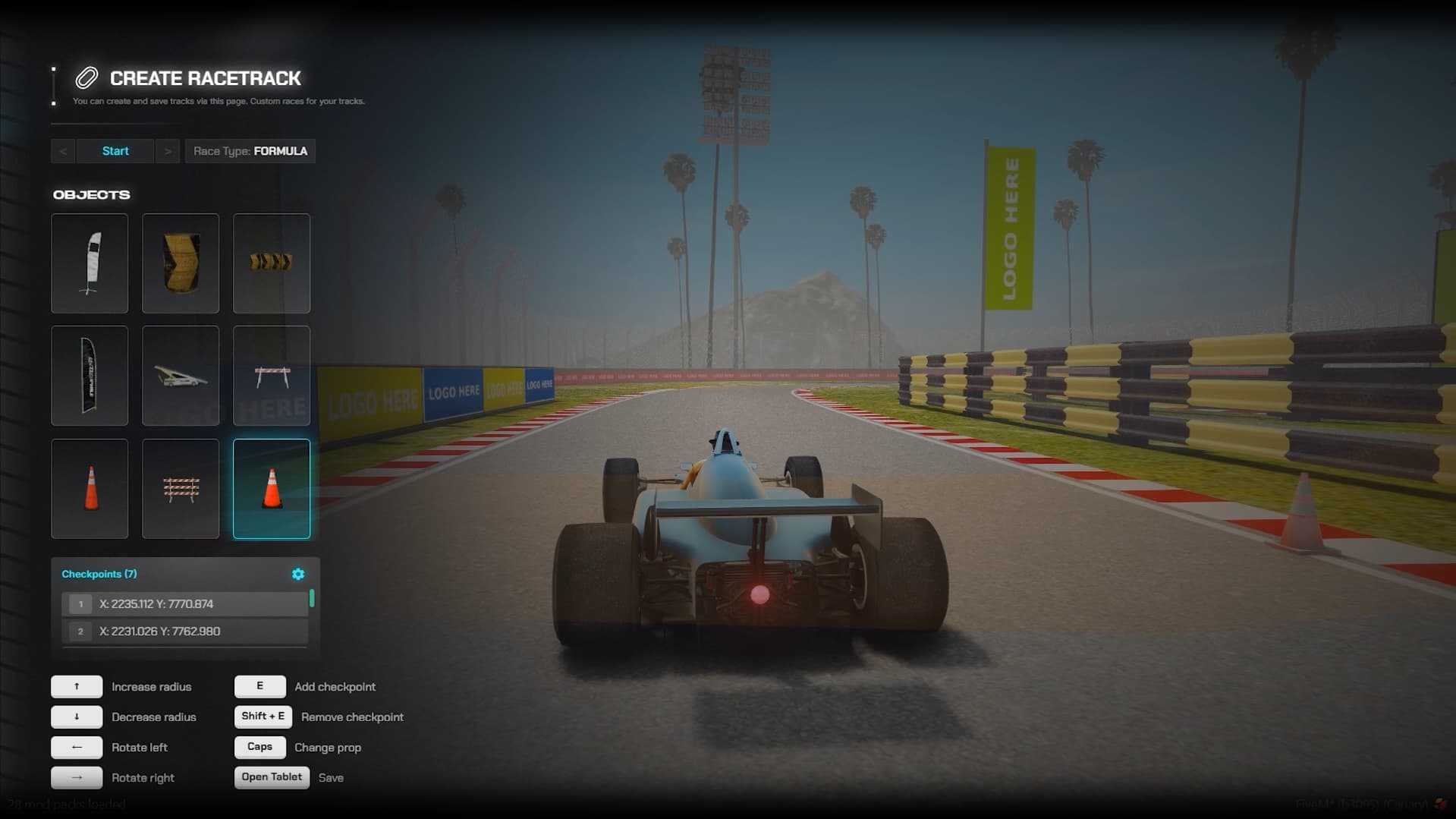This screenshot has width=1456, height=819.
Task: Click the Shift + E remove checkpoint key
Action: pyautogui.click(x=262, y=716)
